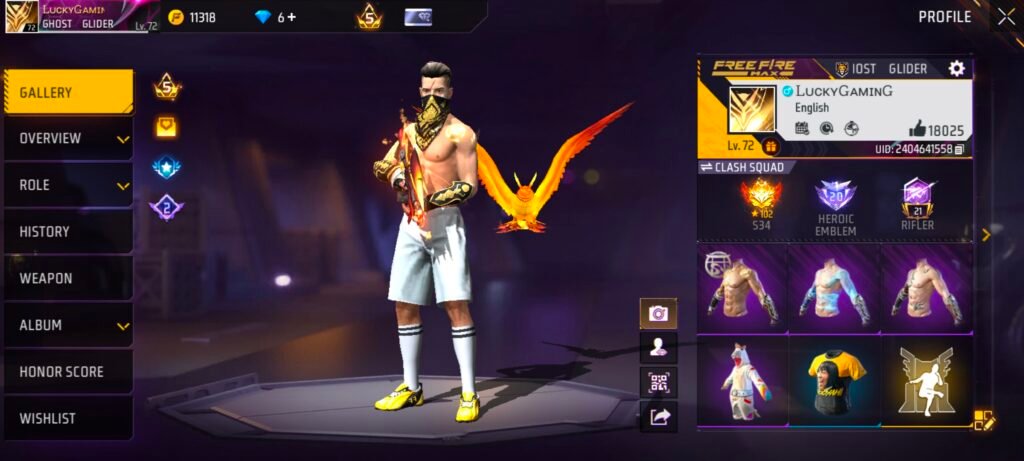Open the Wishlist tab
The image size is (1024, 461).
coord(68,418)
